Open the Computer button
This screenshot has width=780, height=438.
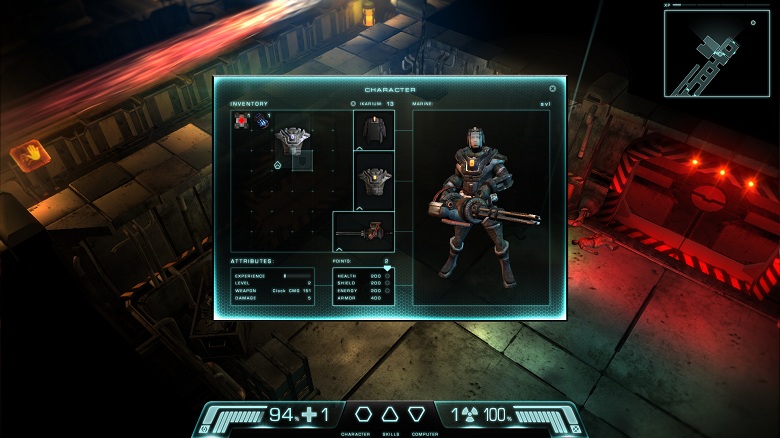[417, 413]
